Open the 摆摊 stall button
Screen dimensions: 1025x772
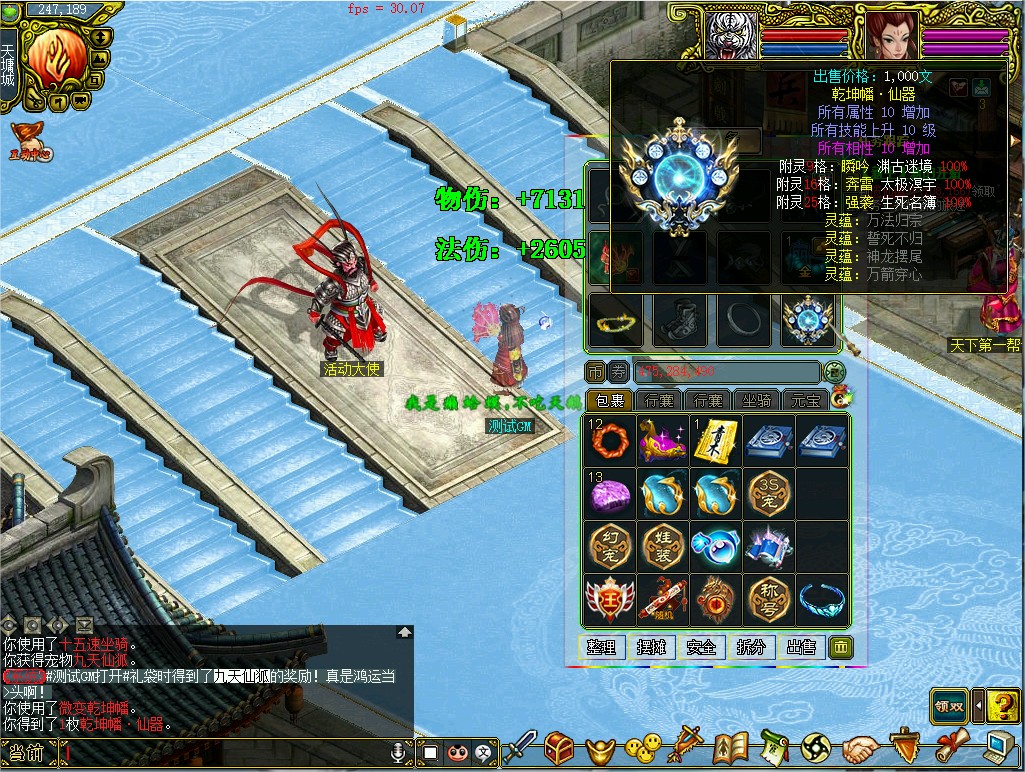[652, 647]
